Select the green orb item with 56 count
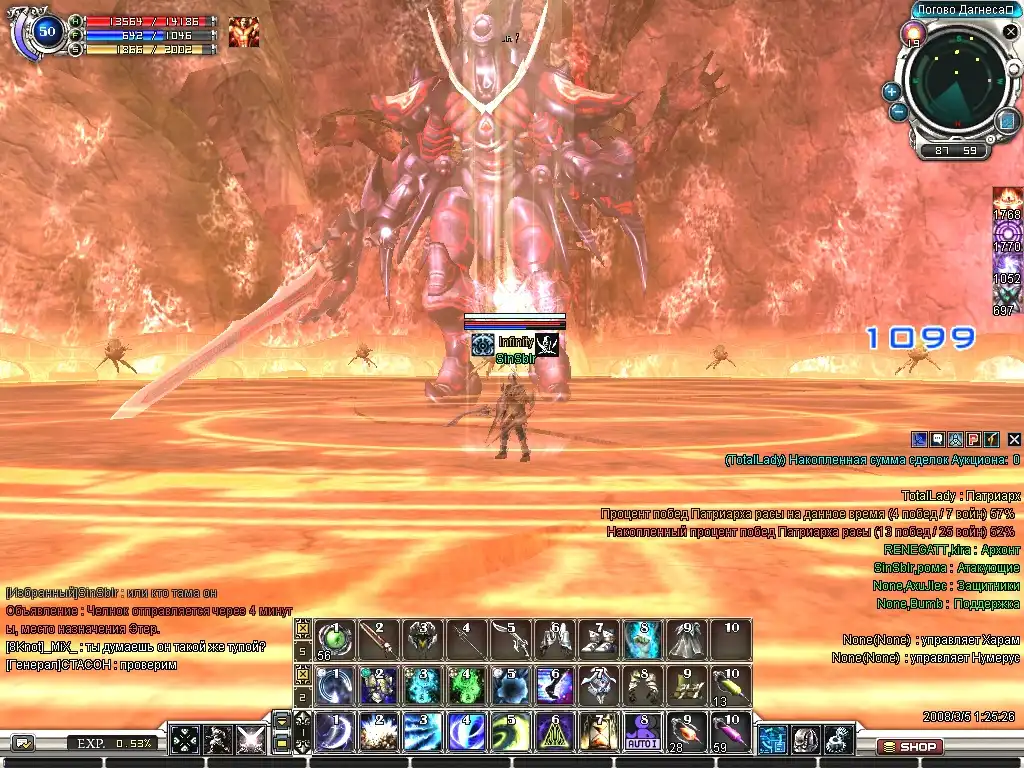Viewport: 1024px width, 768px height. [x=333, y=639]
